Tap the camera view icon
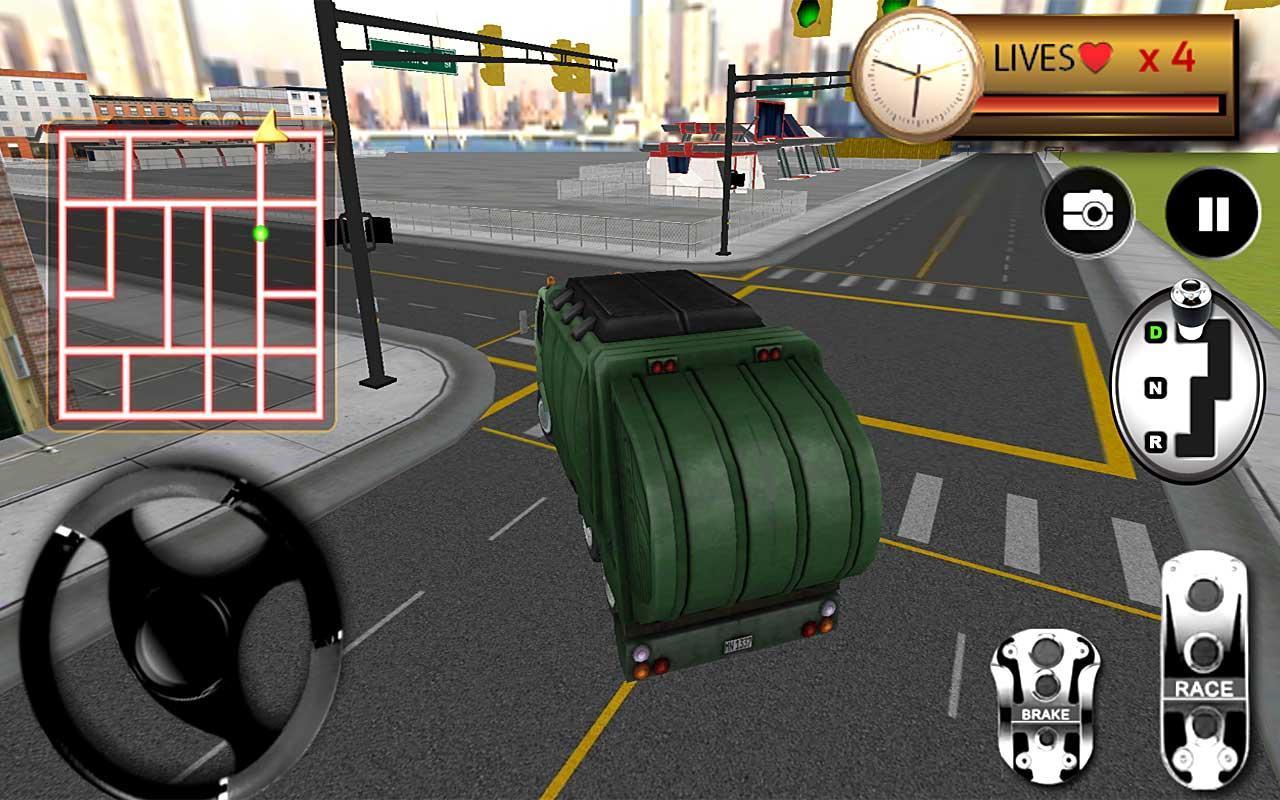Screen dimensions: 1280x800 pos(1090,210)
